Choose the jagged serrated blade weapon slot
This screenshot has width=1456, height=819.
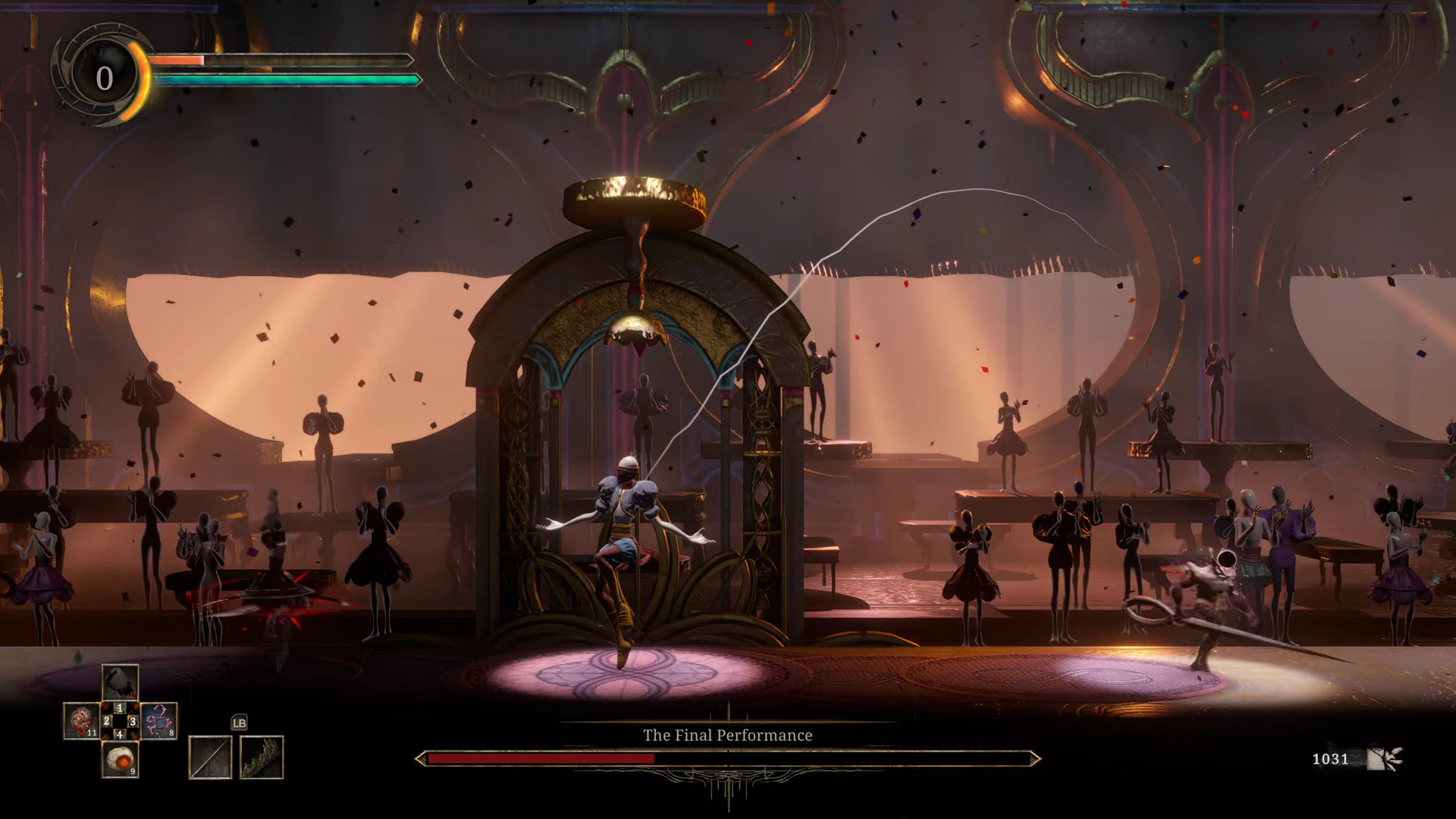point(262,757)
